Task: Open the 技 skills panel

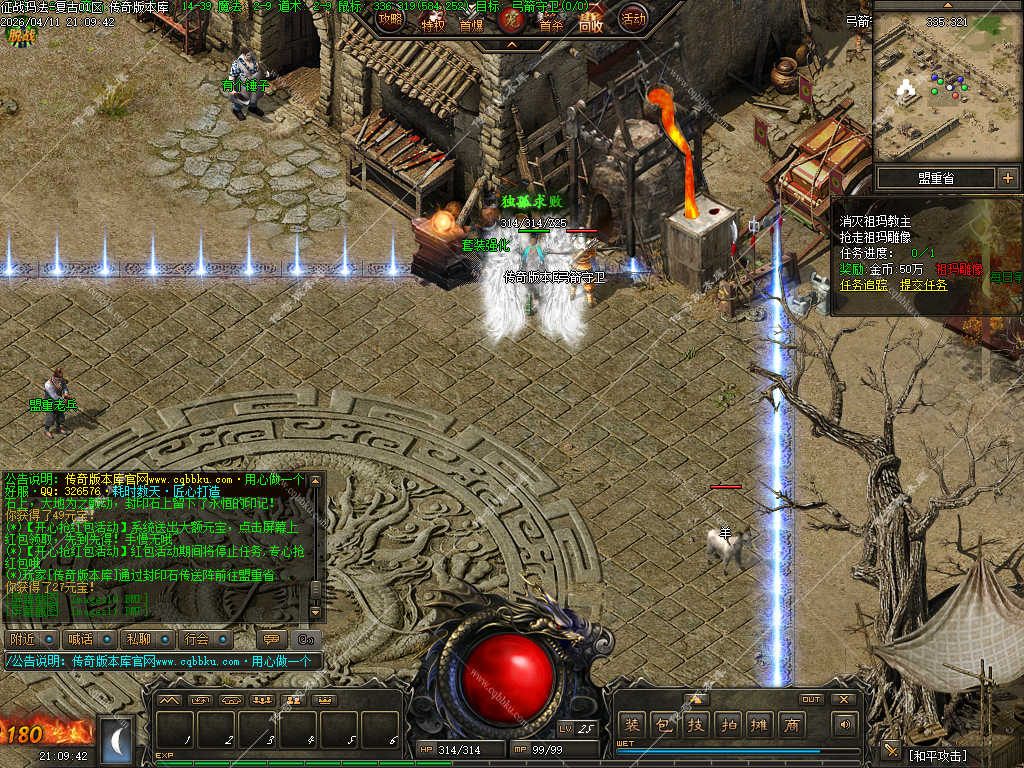Action: click(x=695, y=725)
